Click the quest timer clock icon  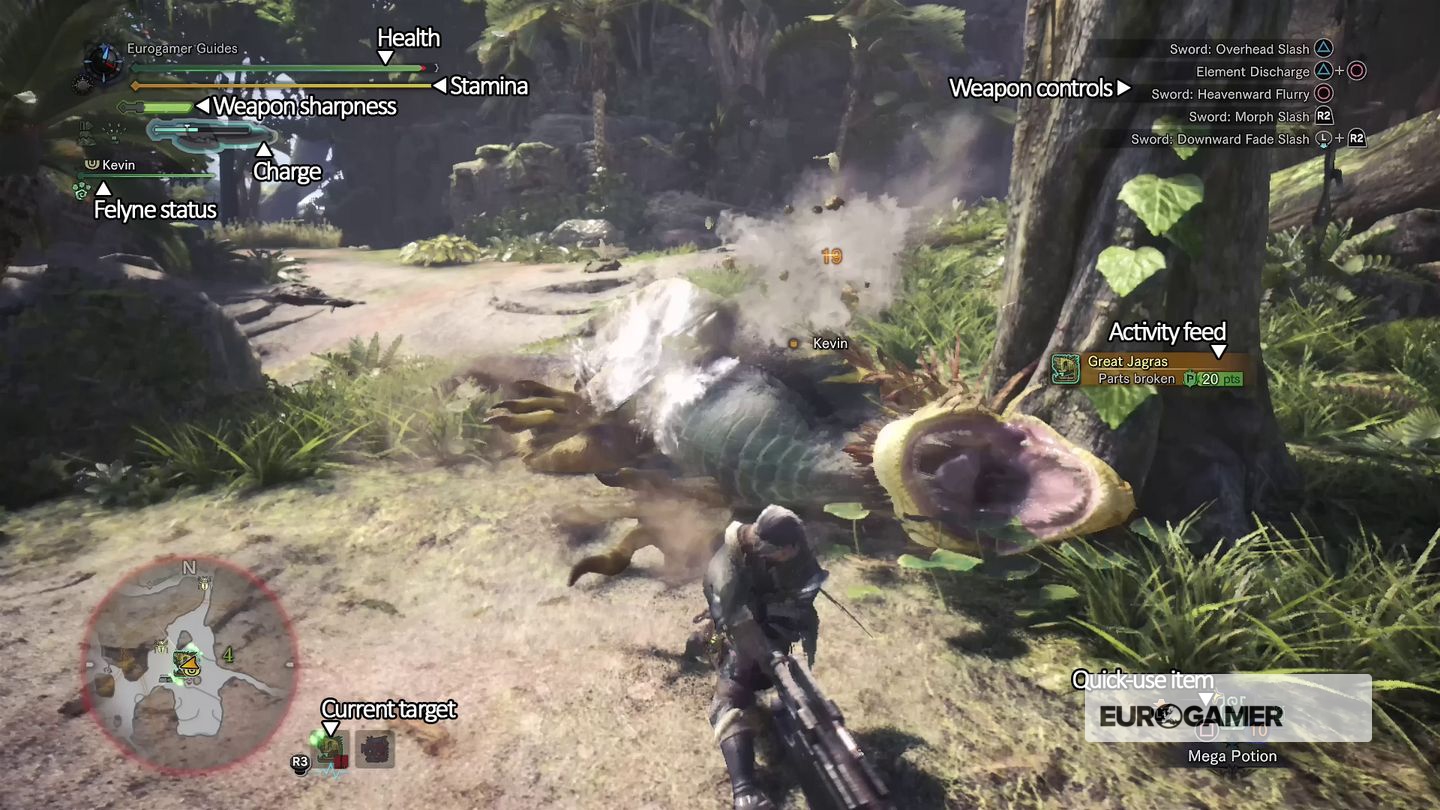click(102, 60)
